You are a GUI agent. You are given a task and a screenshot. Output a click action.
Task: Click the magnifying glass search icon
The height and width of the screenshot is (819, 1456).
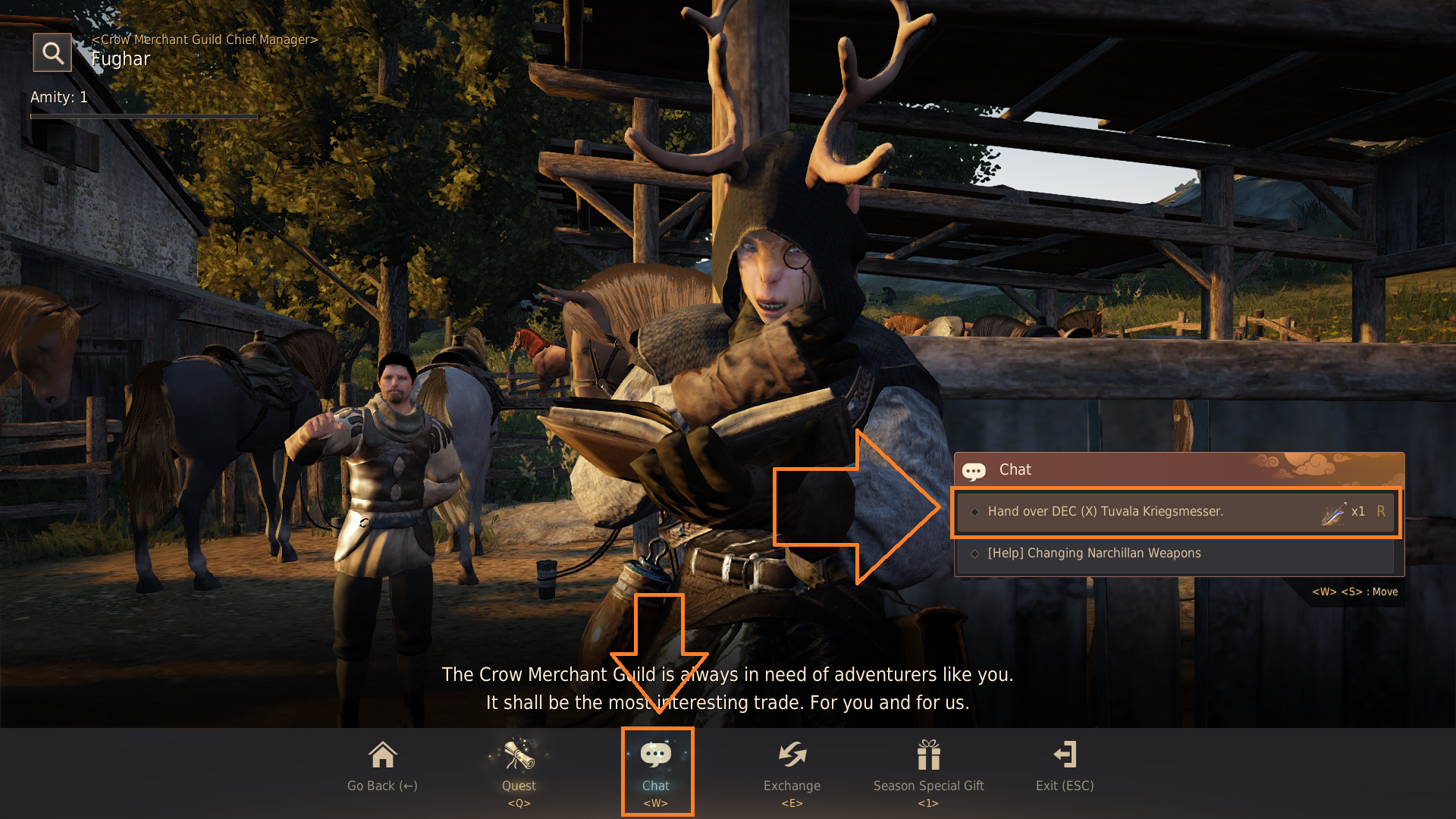coord(52,53)
